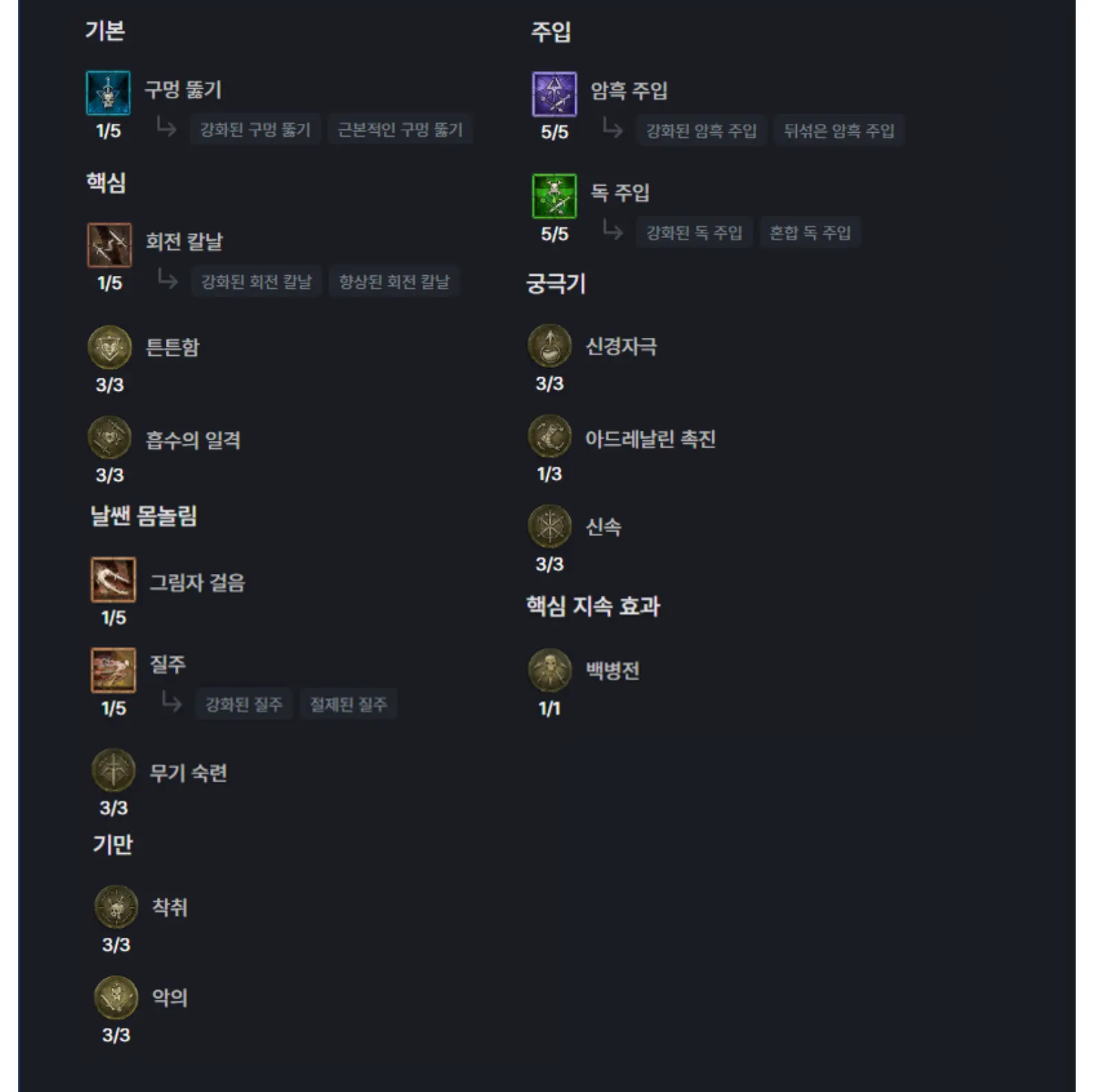Select the 독 주입 skill icon

pos(555,197)
